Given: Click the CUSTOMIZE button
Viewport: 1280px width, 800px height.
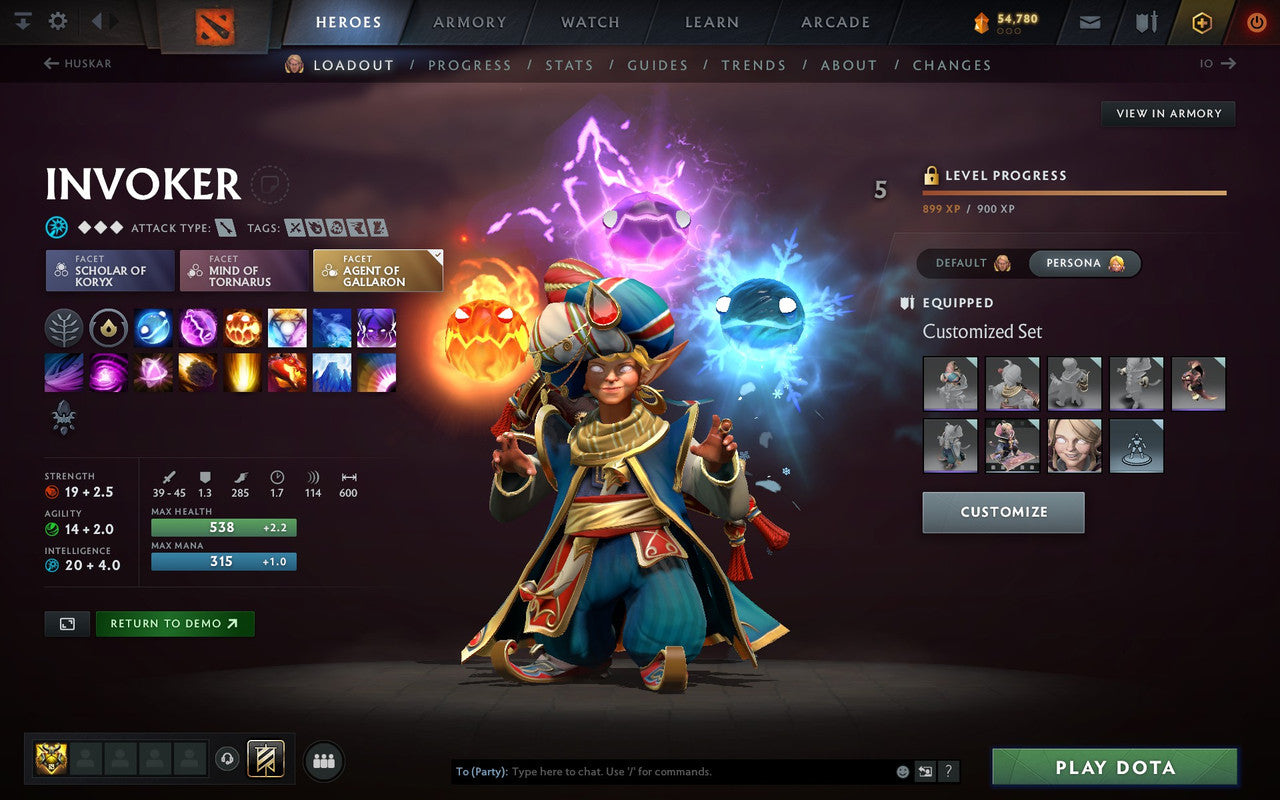Looking at the screenshot, I should point(1003,512).
